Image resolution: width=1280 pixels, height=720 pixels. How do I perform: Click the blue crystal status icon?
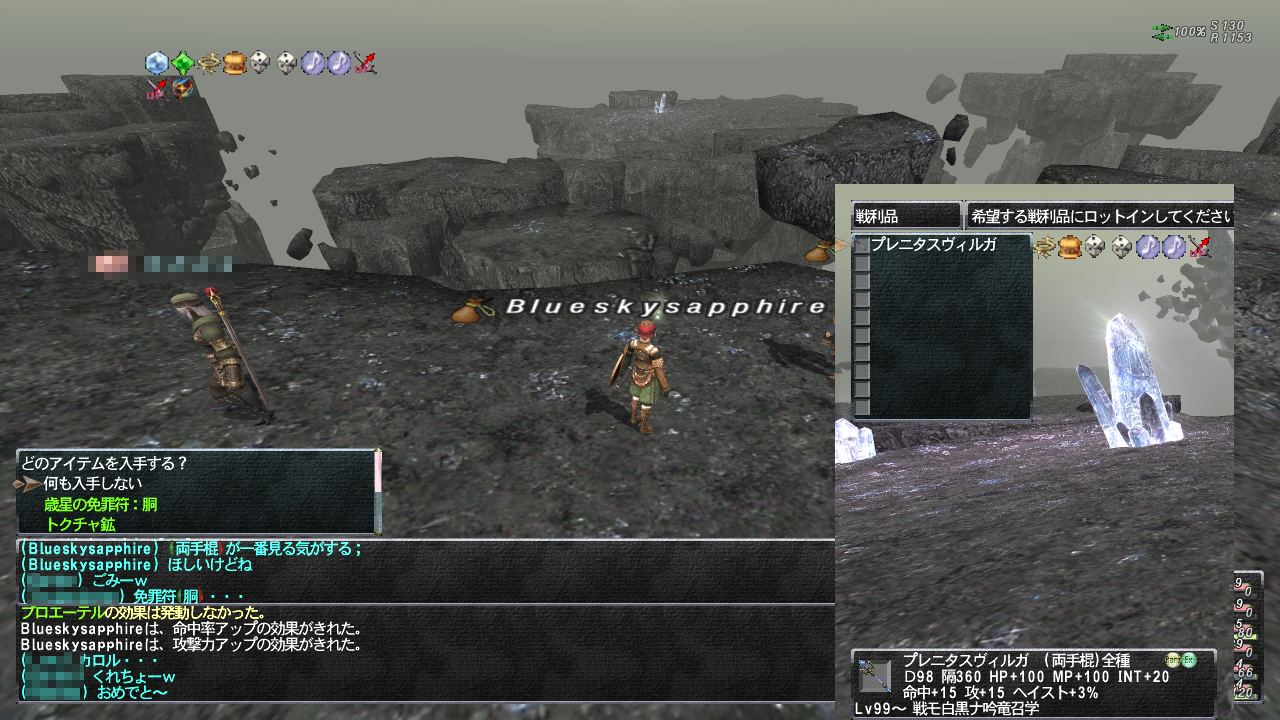tap(156, 64)
